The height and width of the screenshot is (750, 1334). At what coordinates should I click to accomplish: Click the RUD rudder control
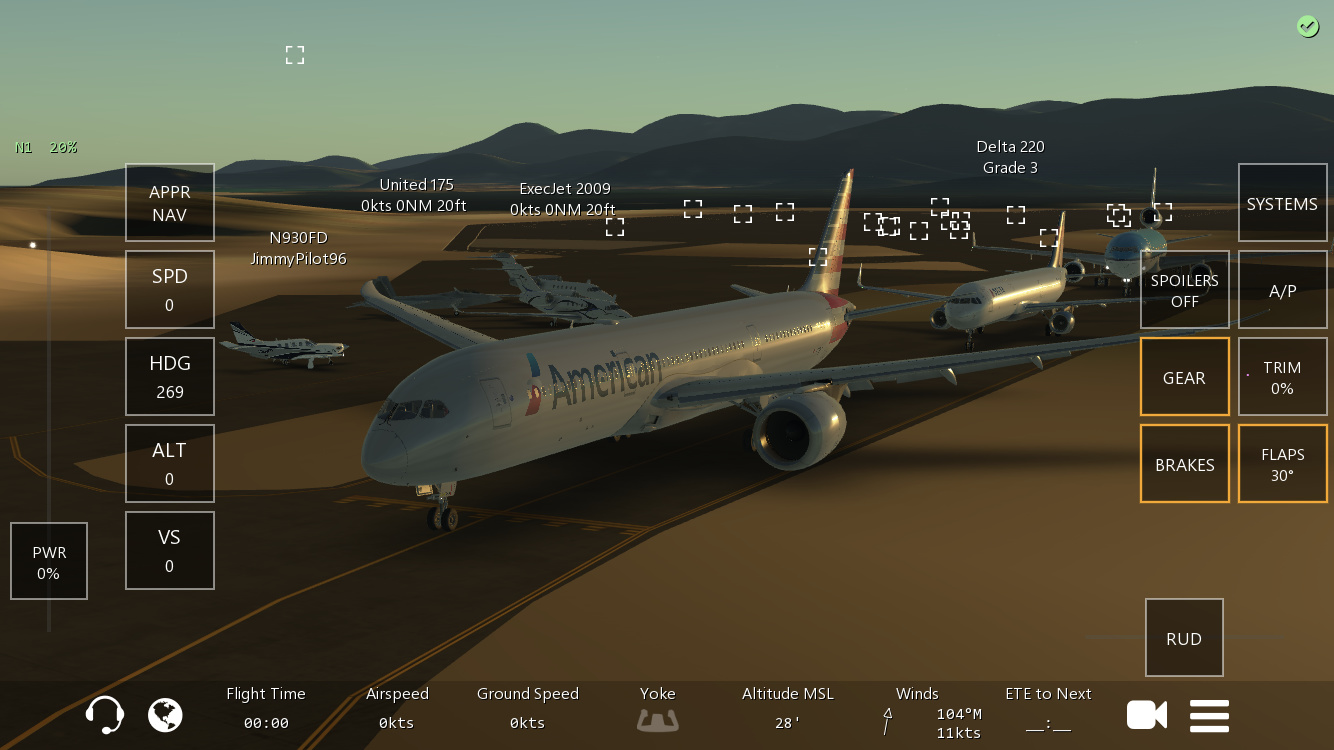pyautogui.click(x=1184, y=638)
